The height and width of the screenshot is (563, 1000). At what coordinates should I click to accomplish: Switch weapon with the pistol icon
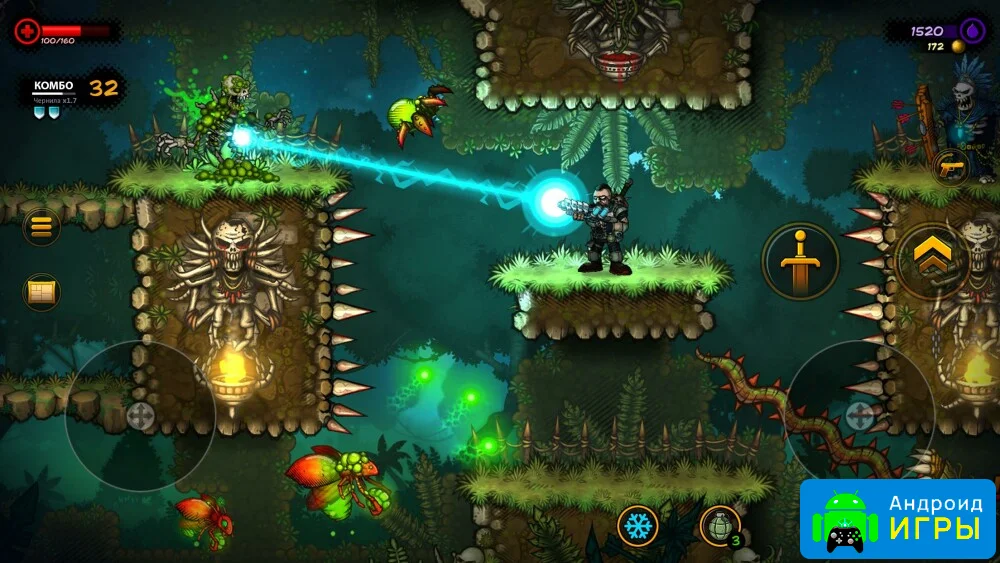(x=948, y=166)
